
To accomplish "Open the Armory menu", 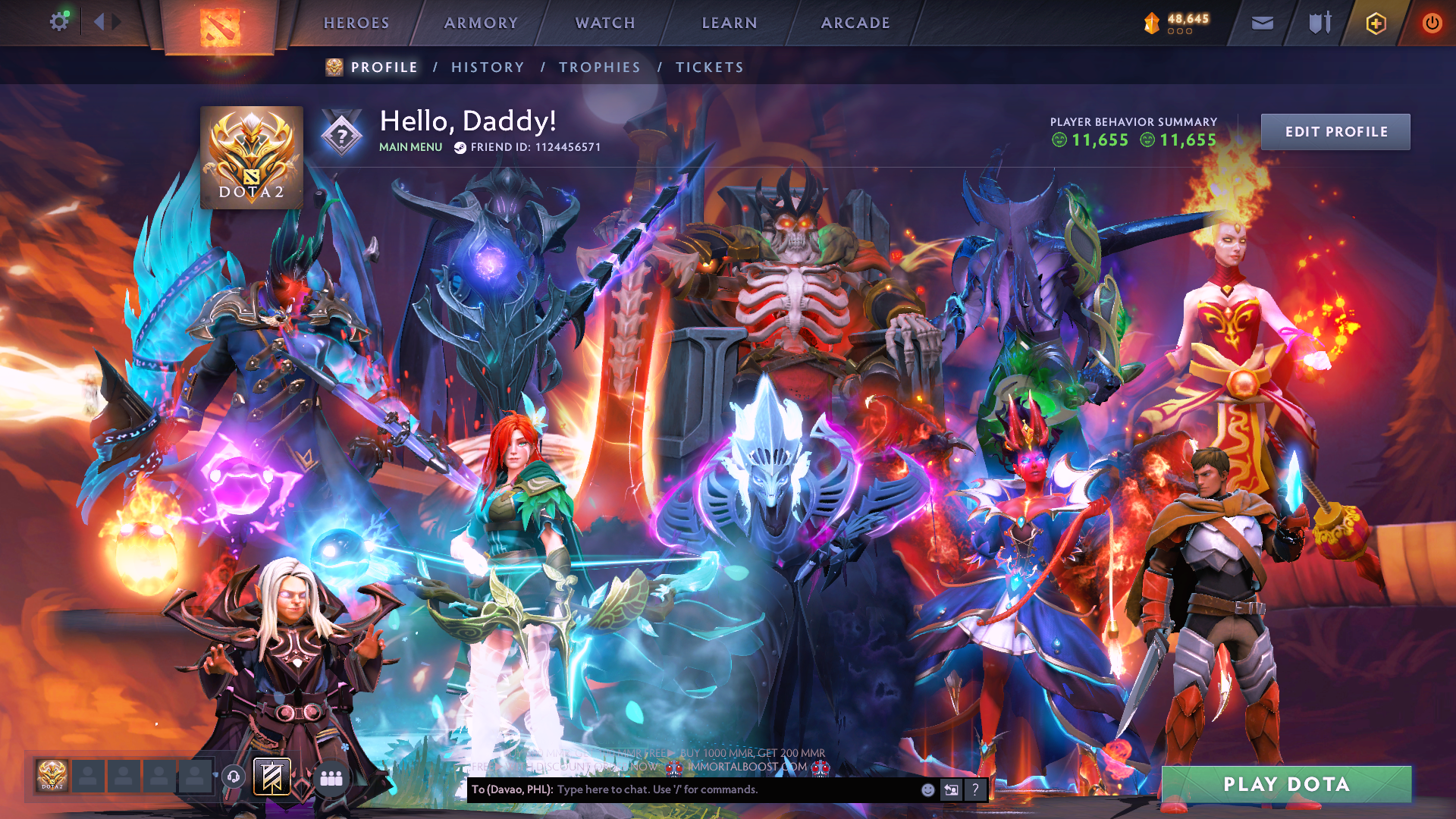I will click(481, 24).
